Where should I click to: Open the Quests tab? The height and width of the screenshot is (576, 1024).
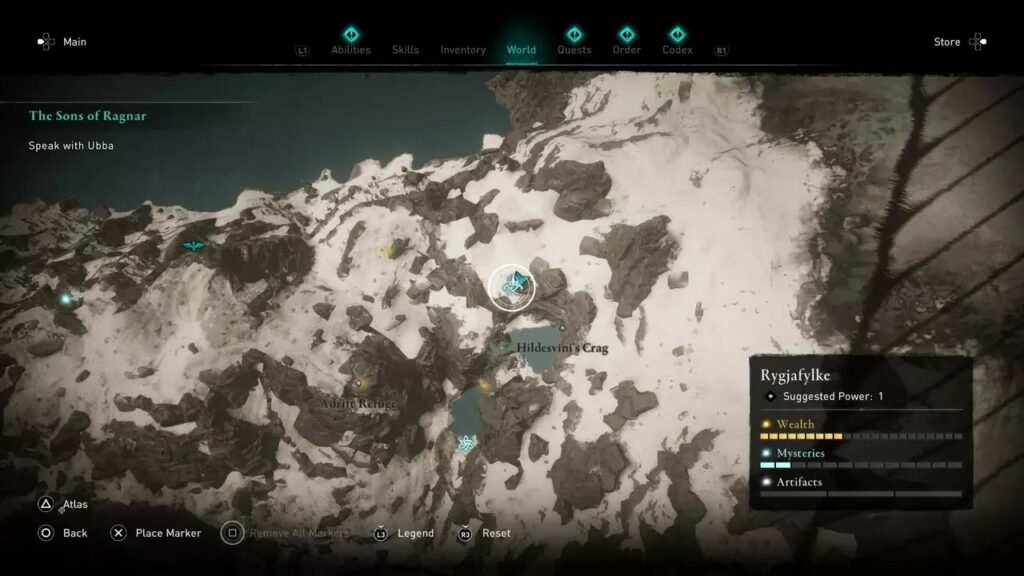point(574,49)
